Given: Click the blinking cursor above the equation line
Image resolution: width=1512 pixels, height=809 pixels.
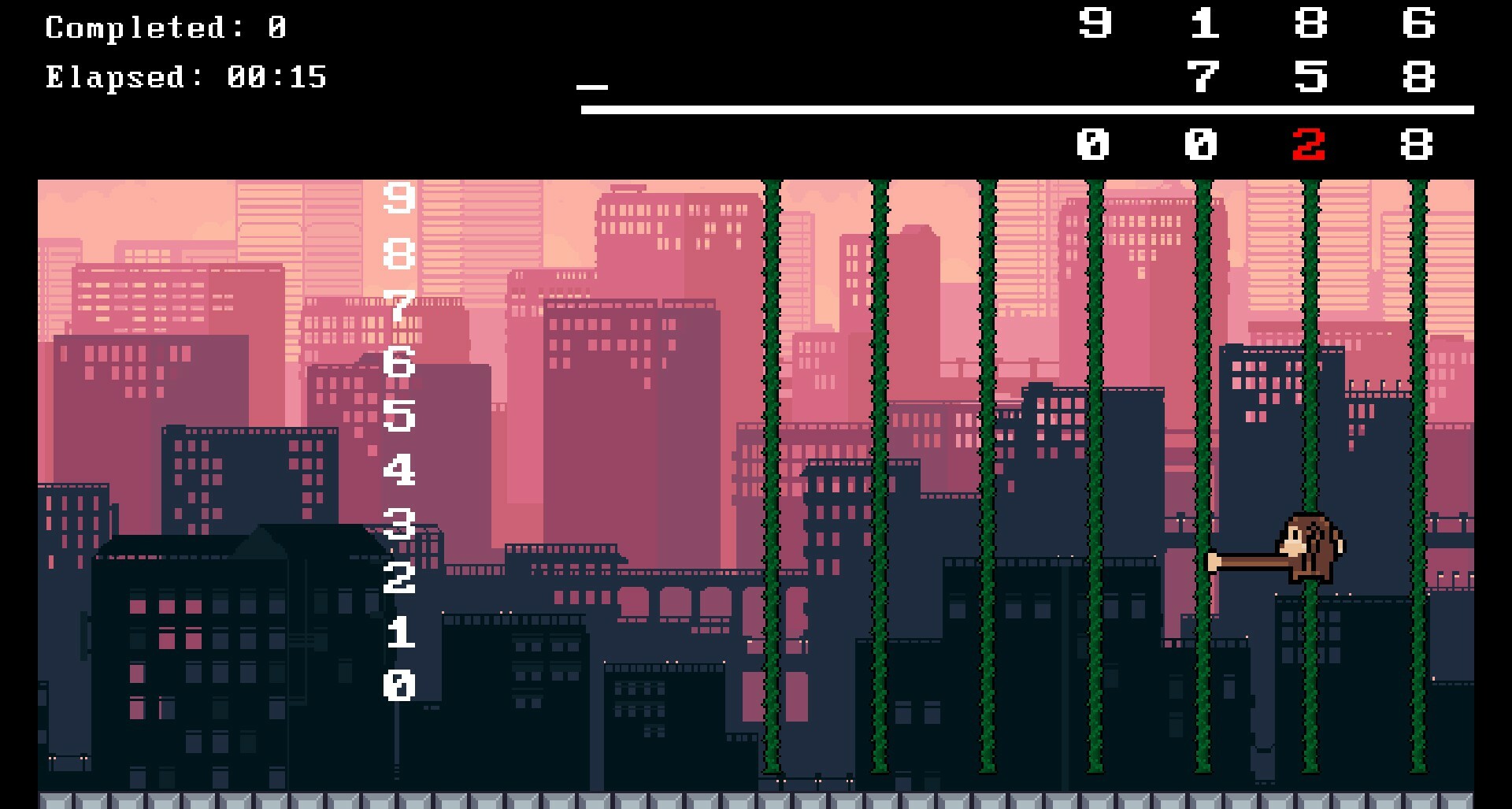Looking at the screenshot, I should tap(591, 88).
